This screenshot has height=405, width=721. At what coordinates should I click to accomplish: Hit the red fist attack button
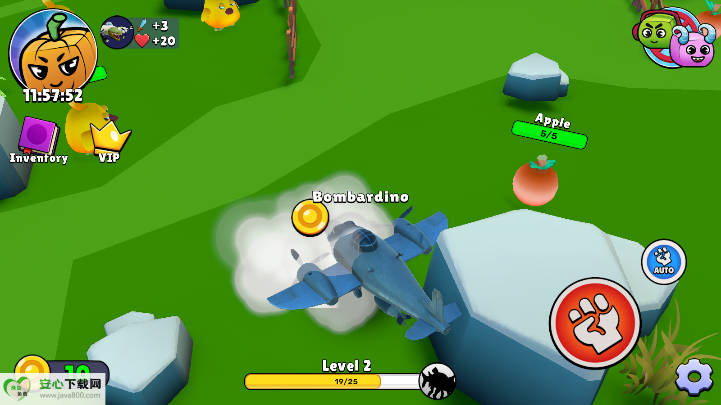pos(595,322)
